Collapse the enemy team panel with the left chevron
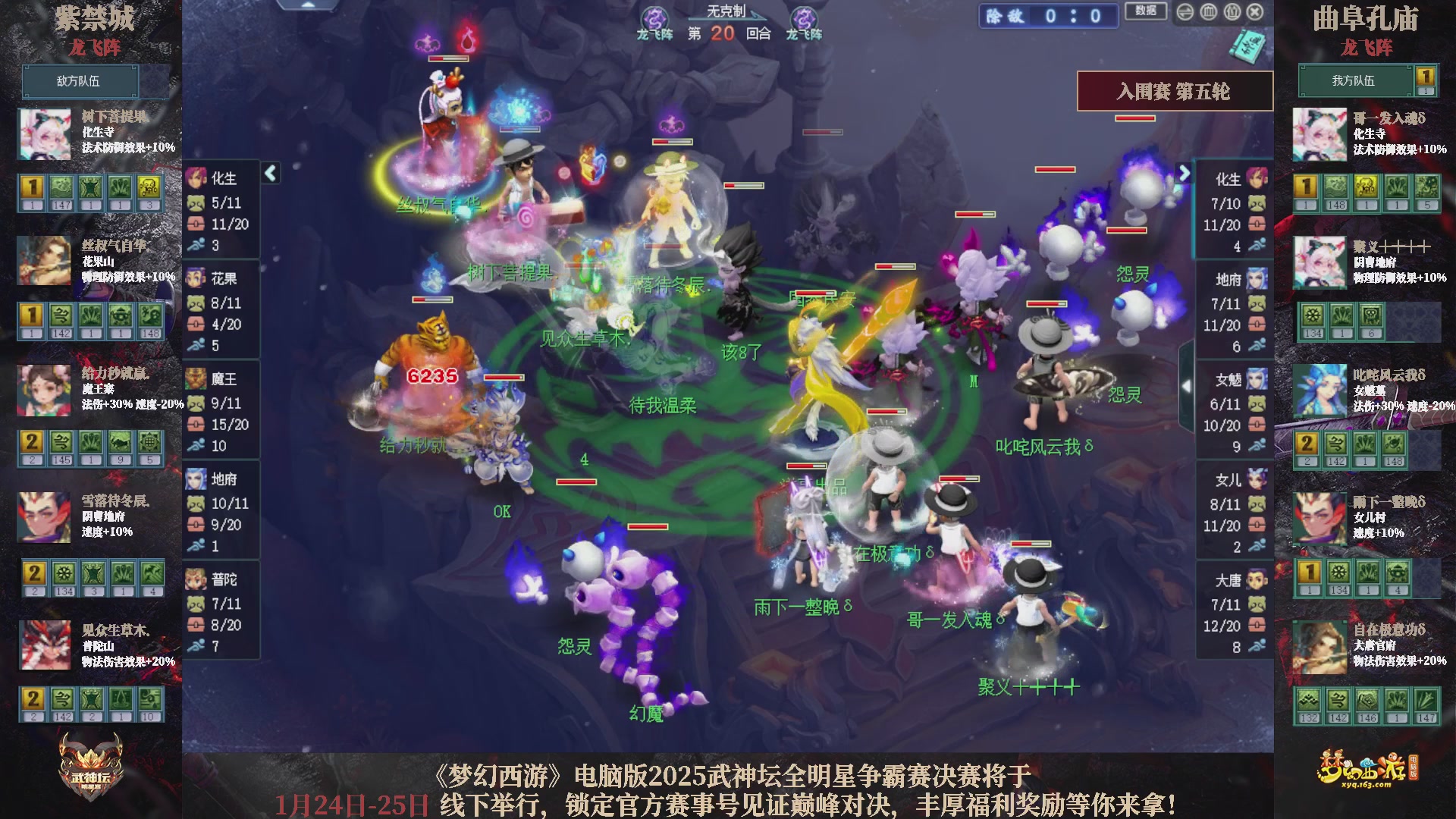The width and height of the screenshot is (1456, 819). tap(269, 173)
